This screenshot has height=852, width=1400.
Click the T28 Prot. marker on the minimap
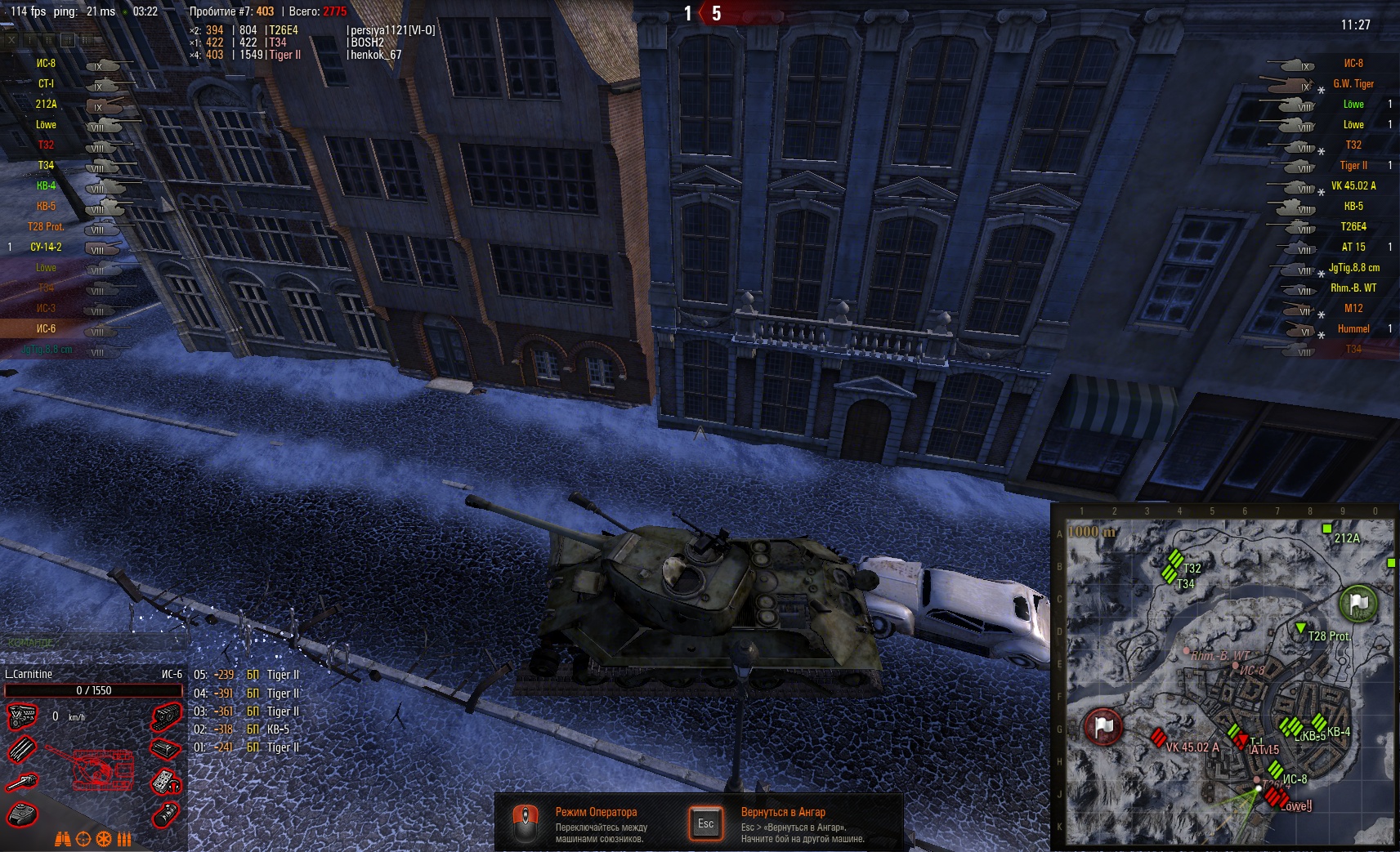(1300, 628)
